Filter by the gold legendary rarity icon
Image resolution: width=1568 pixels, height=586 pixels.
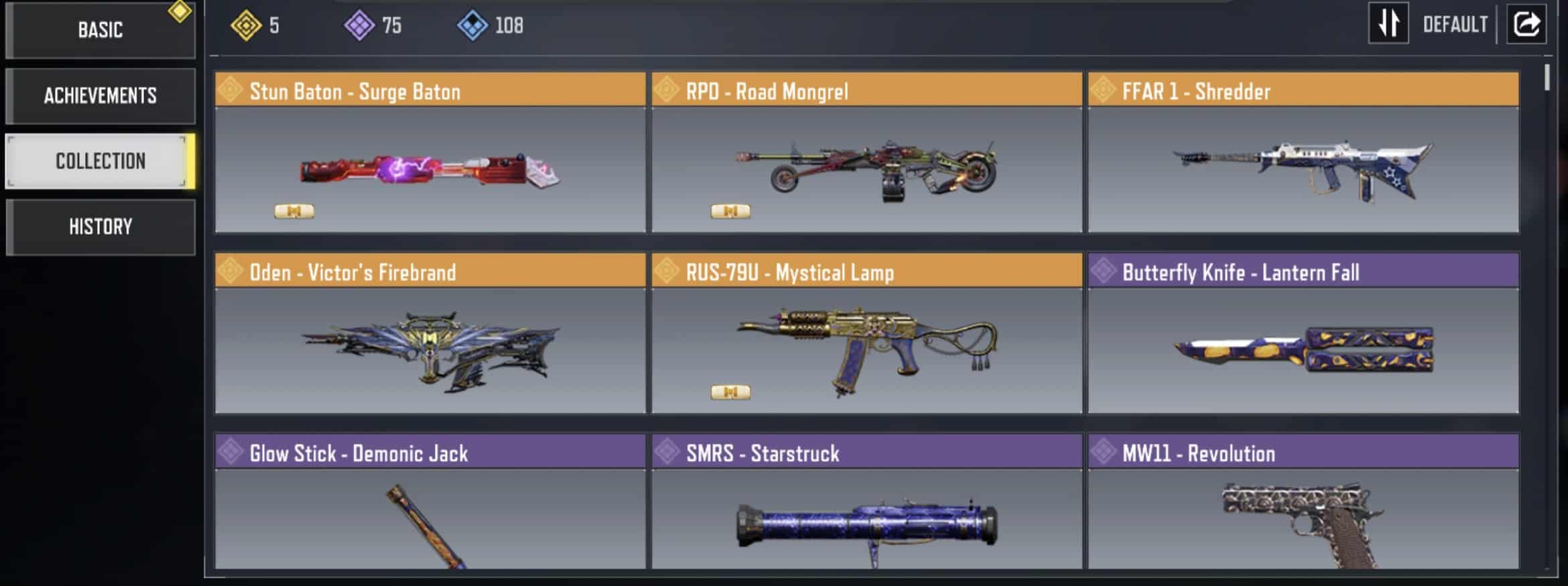[246, 25]
